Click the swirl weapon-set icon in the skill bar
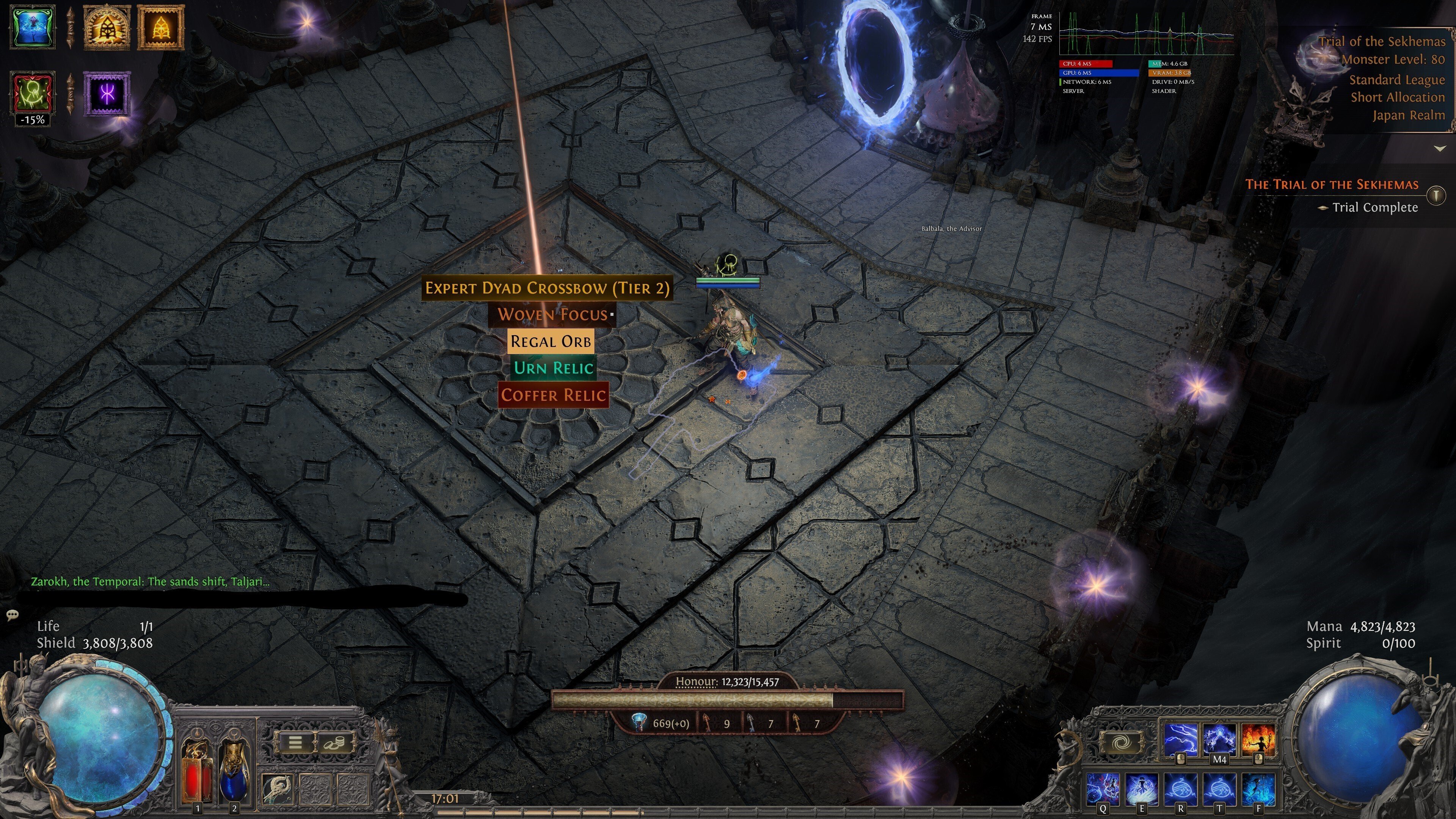 [x=1122, y=742]
